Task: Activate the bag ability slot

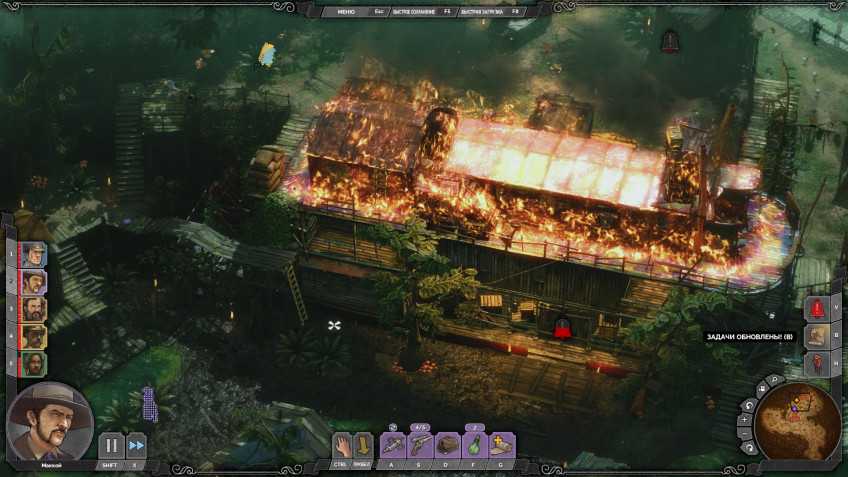Action: click(x=447, y=444)
